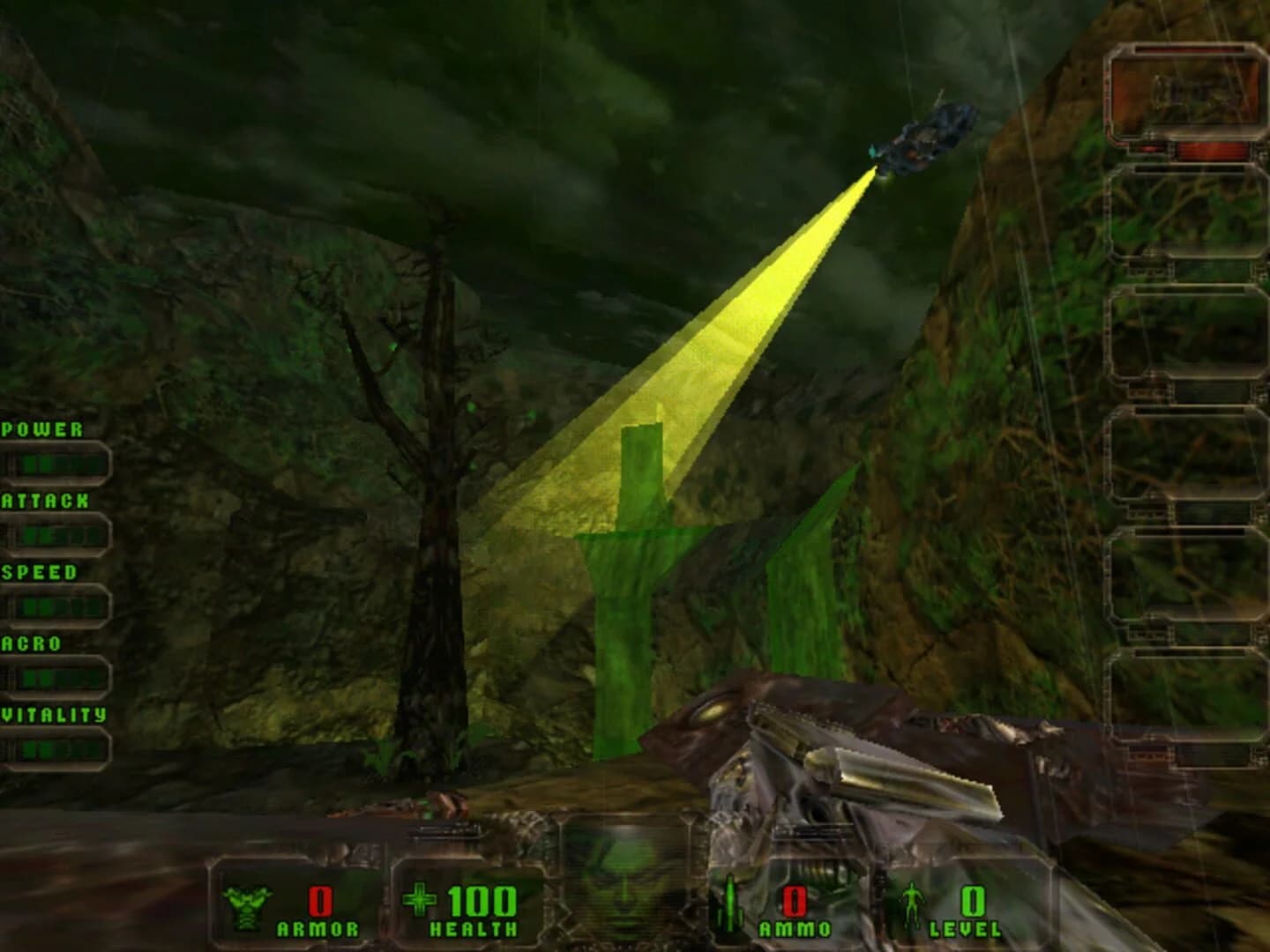Image resolution: width=1270 pixels, height=952 pixels.
Task: Toggle the ATTACK stat gauge
Action: point(57,532)
